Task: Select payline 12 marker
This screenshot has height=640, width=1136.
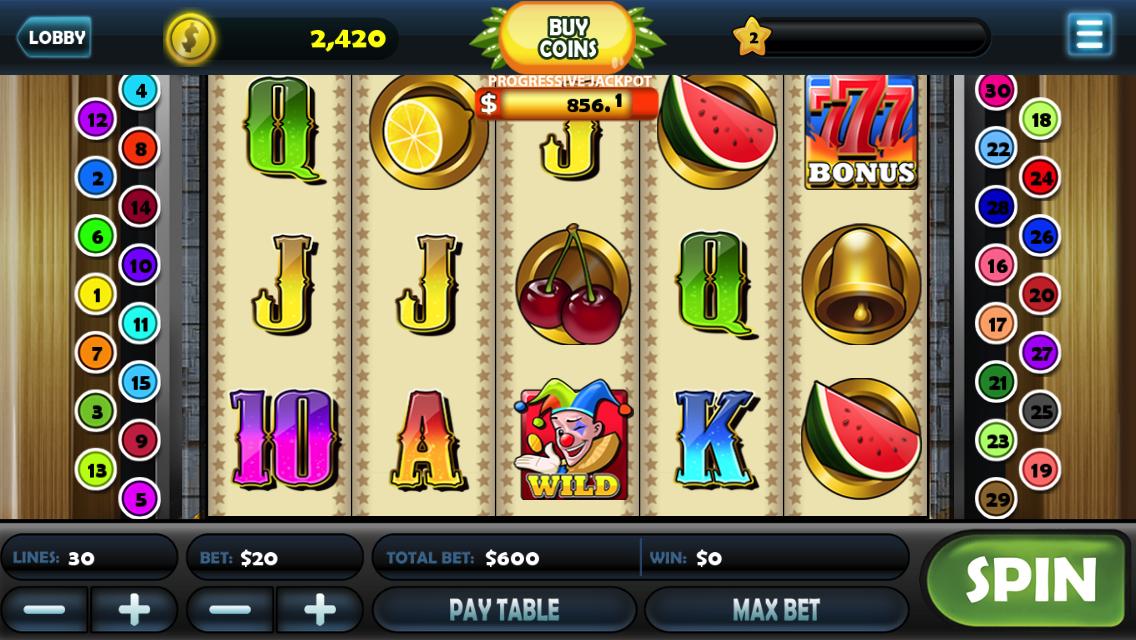Action: [96, 120]
